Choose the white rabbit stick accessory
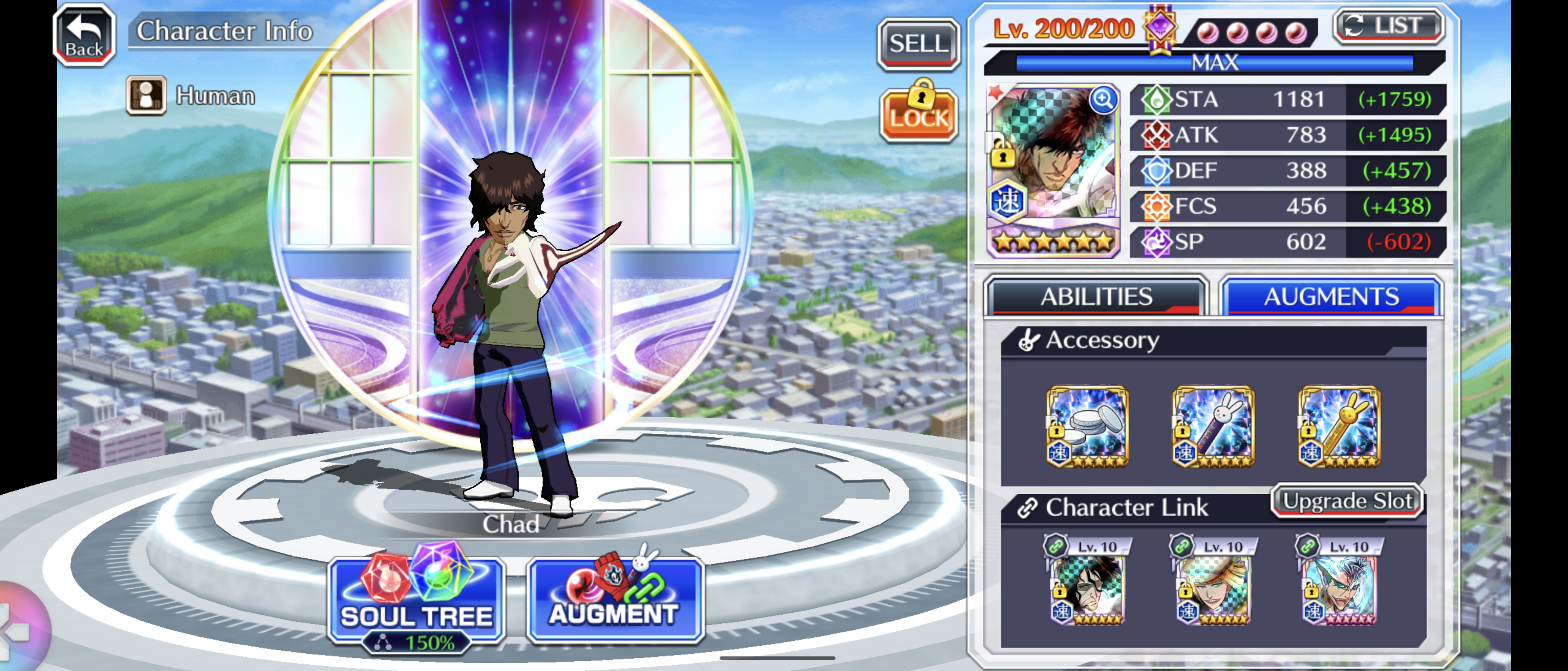This screenshot has width=1568, height=671. [x=1212, y=427]
